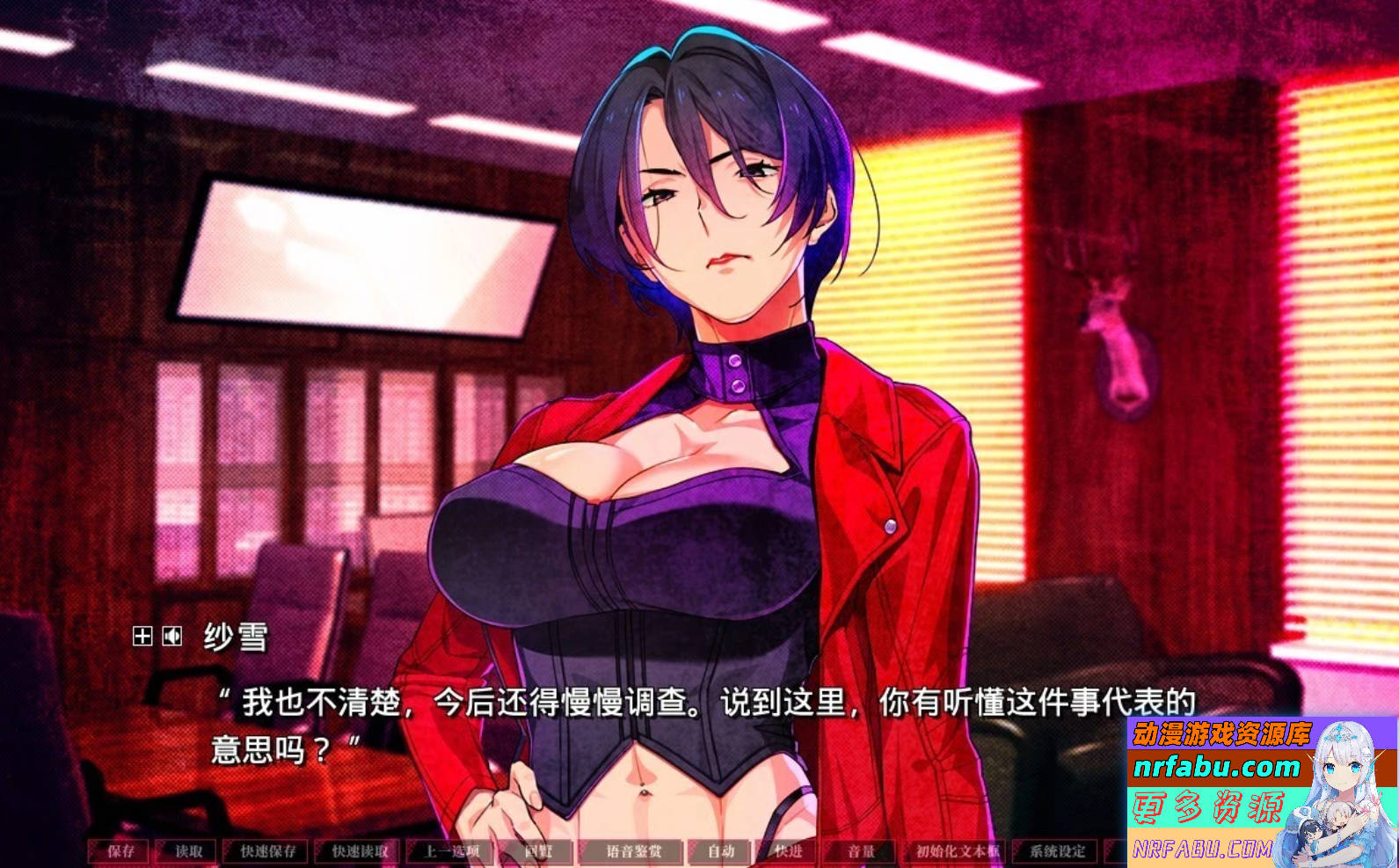Click the plus icon beside 纱雪

142,636
